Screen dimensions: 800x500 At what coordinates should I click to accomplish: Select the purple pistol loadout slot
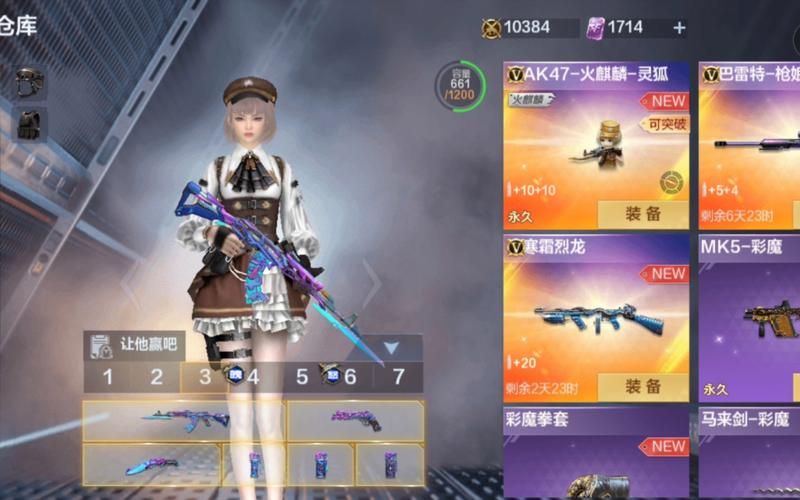(x=355, y=420)
